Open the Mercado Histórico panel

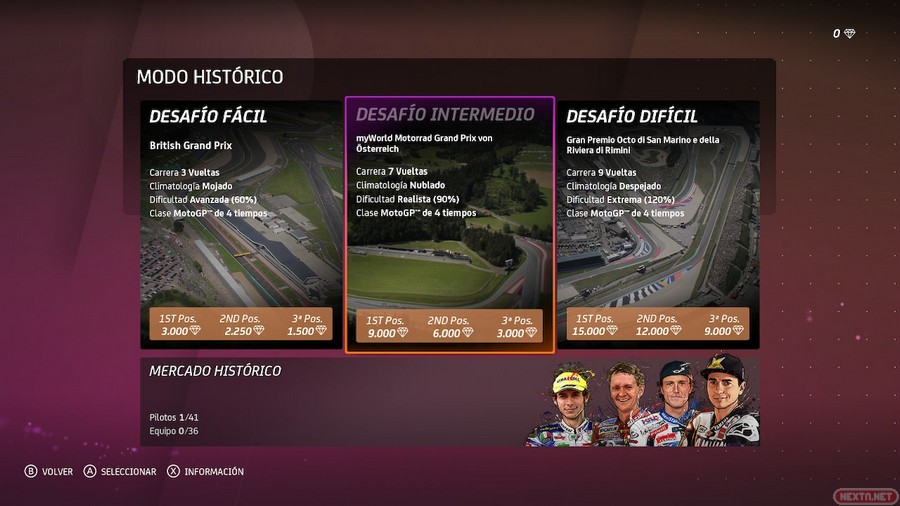(449, 401)
